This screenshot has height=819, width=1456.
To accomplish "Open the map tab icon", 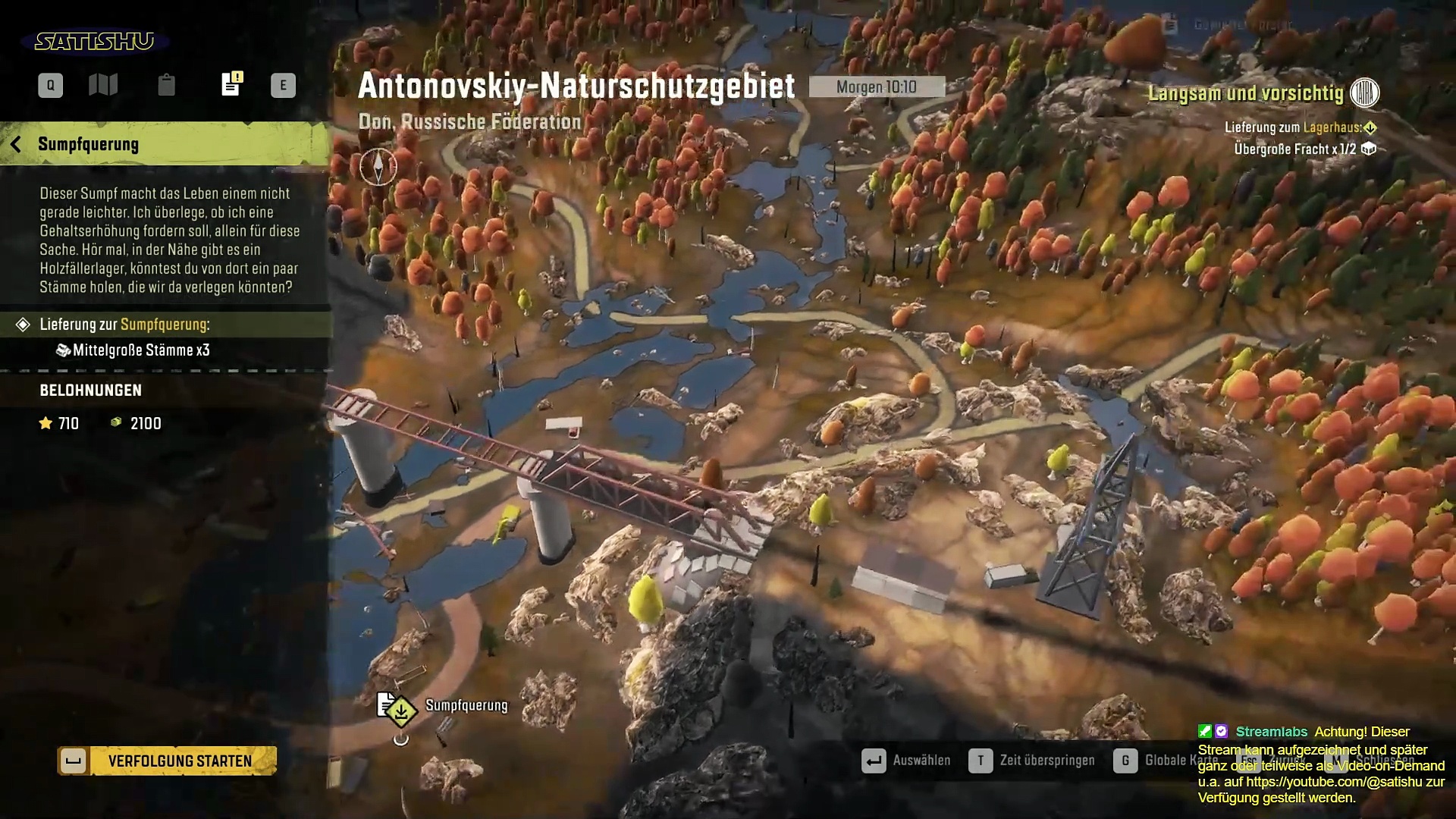I will click(x=103, y=85).
